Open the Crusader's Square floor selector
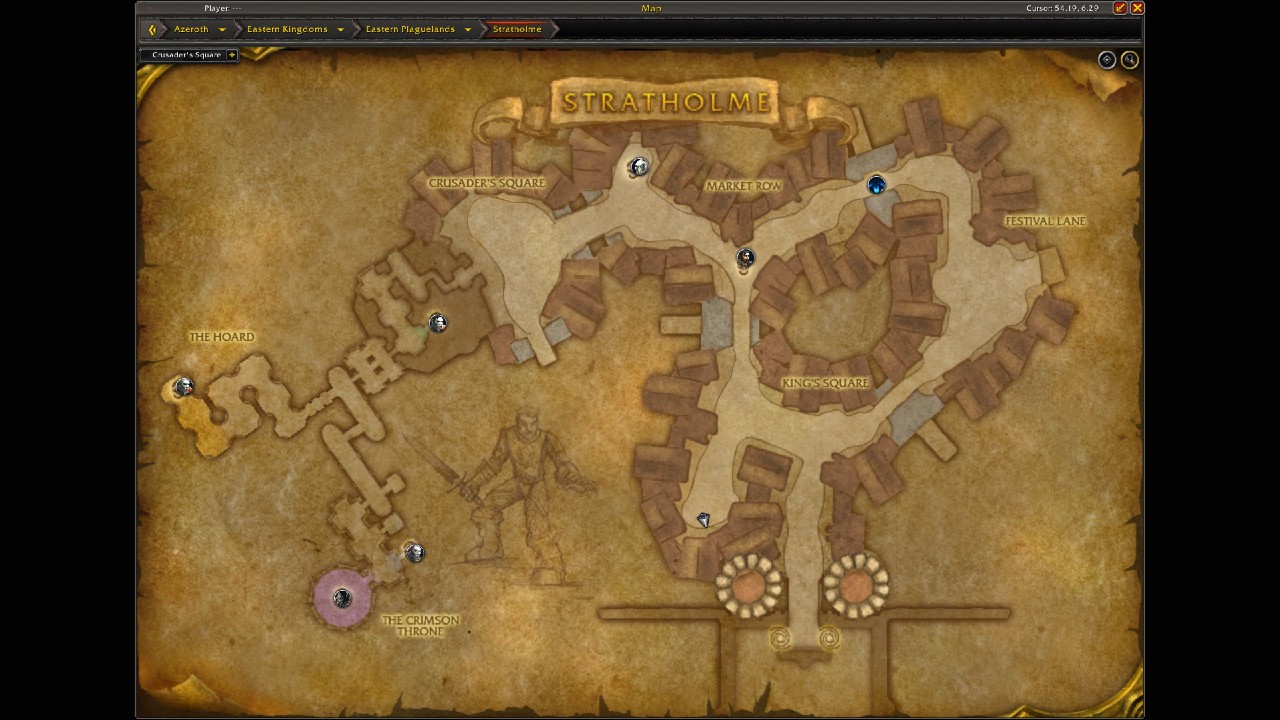Viewport: 1280px width, 720px height. click(x=233, y=55)
